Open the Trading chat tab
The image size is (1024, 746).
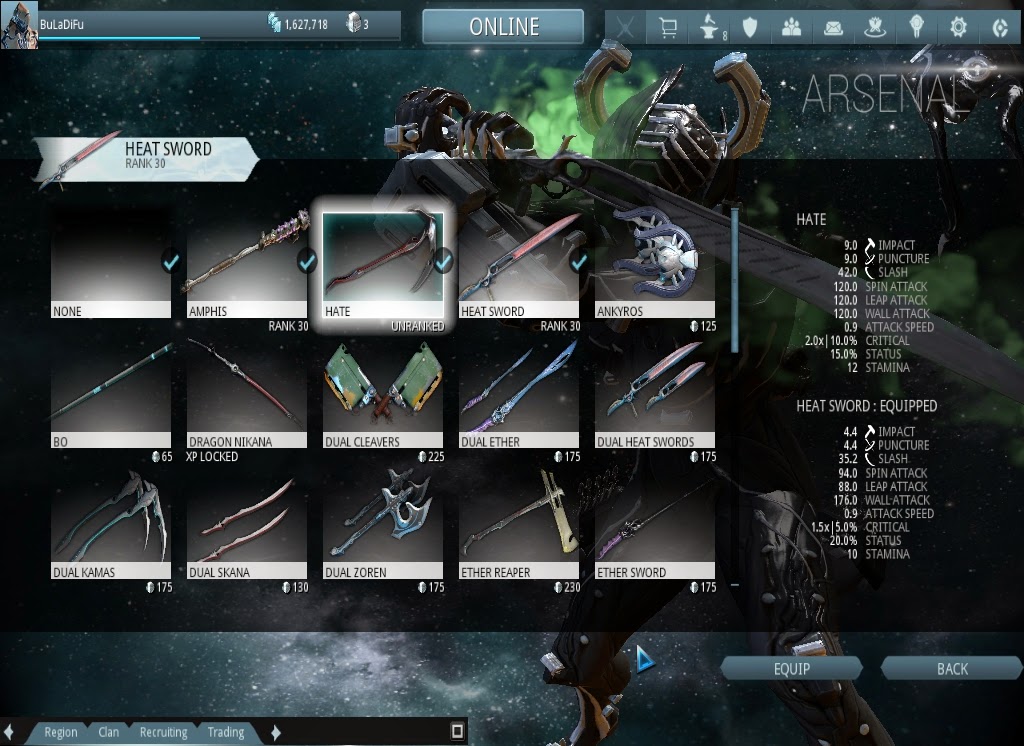tap(225, 732)
